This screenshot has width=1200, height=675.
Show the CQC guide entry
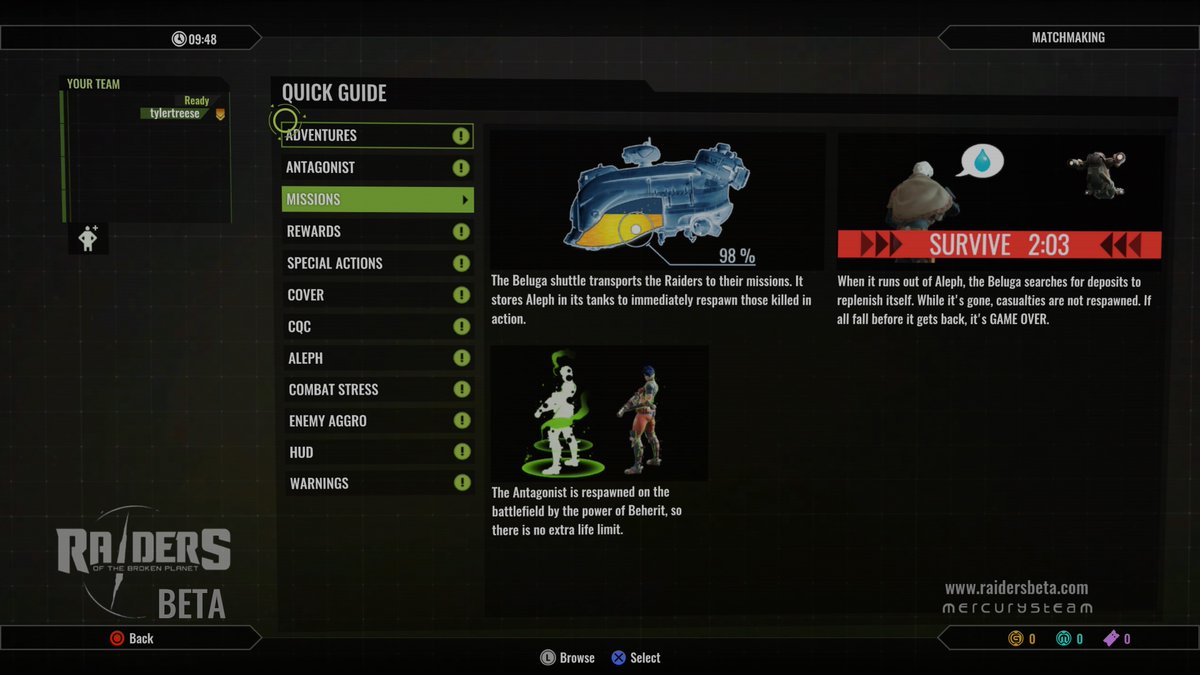coord(375,327)
